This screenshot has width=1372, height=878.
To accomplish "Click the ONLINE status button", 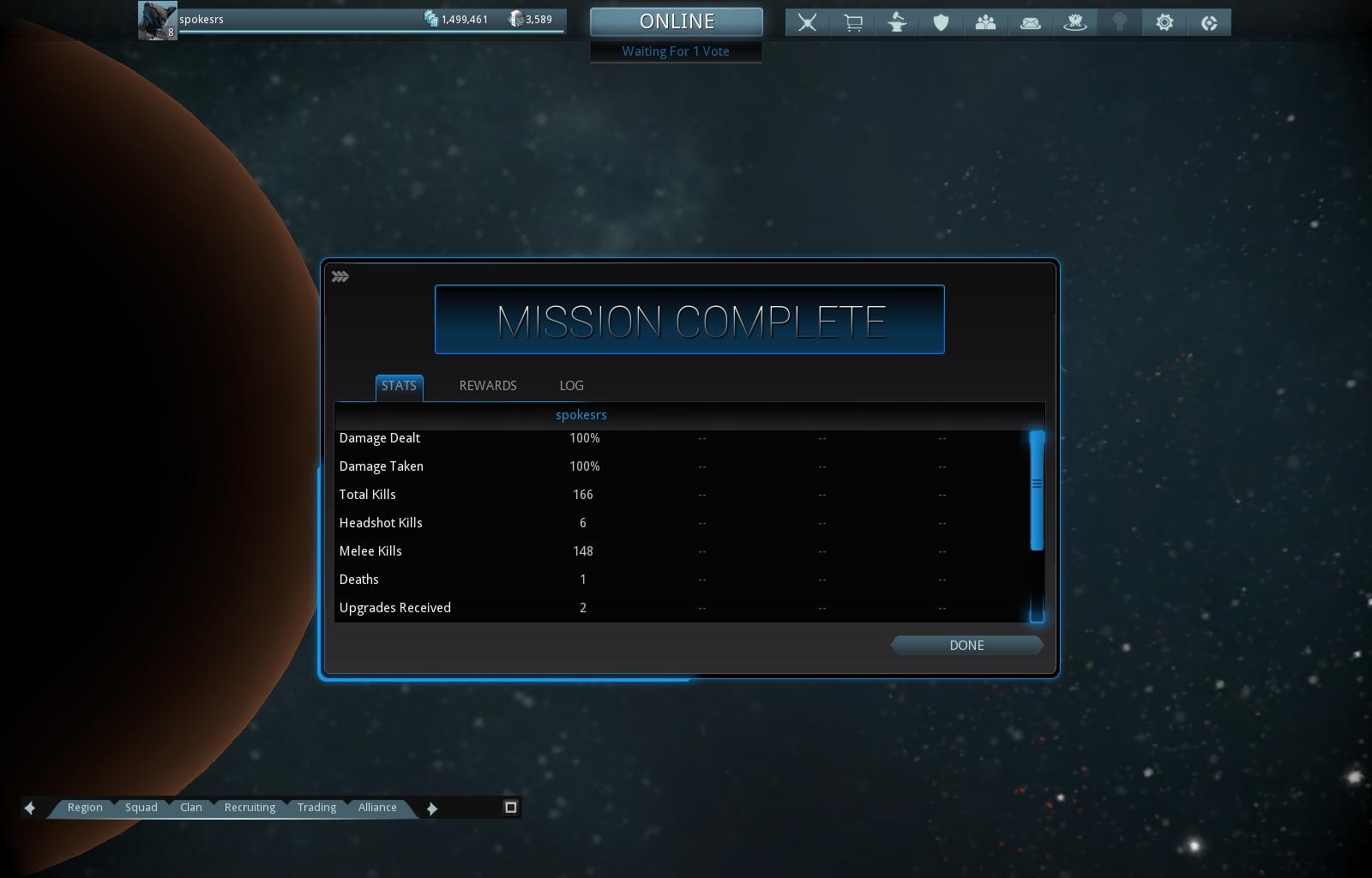I will coord(677,22).
